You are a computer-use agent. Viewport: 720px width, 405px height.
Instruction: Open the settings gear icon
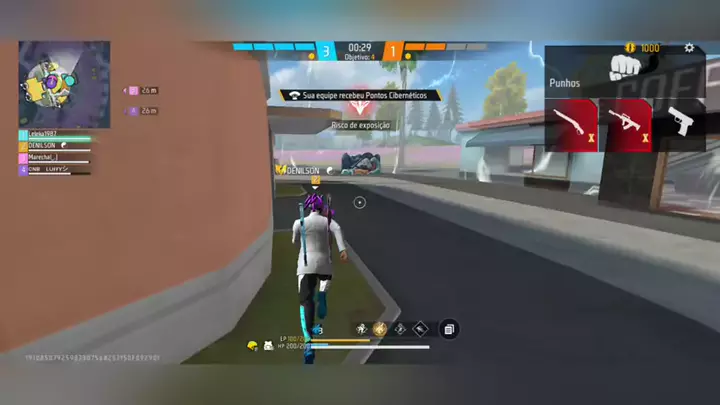pos(689,48)
